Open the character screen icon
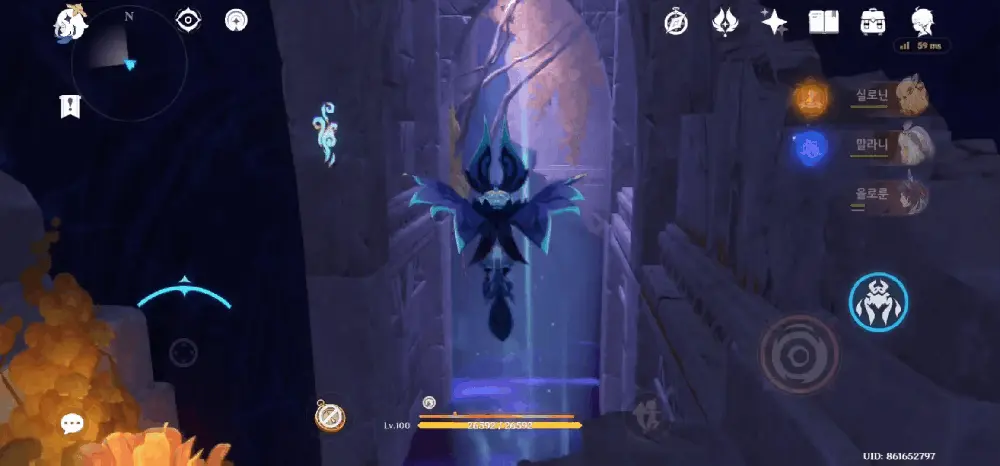This screenshot has width=1000, height=466. click(922, 22)
